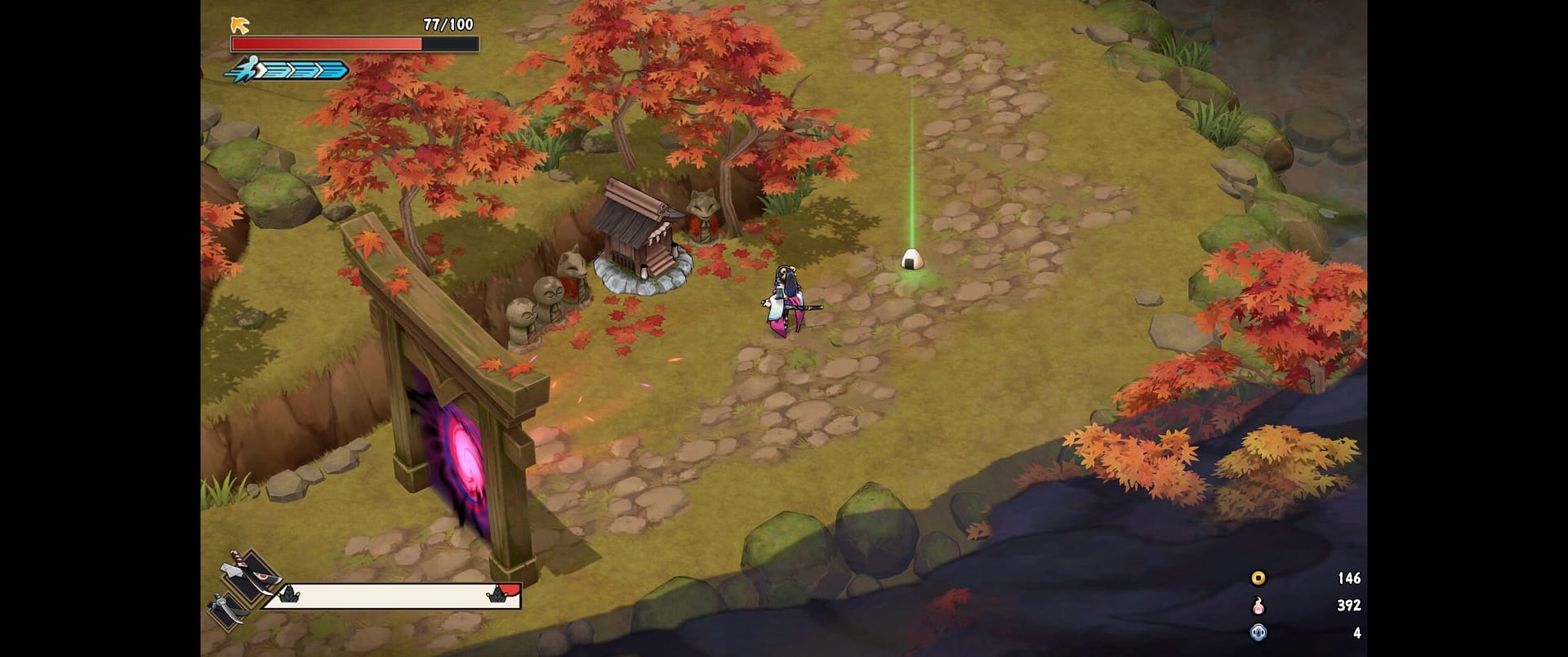Click the glowing rice ball pickup

click(x=915, y=259)
